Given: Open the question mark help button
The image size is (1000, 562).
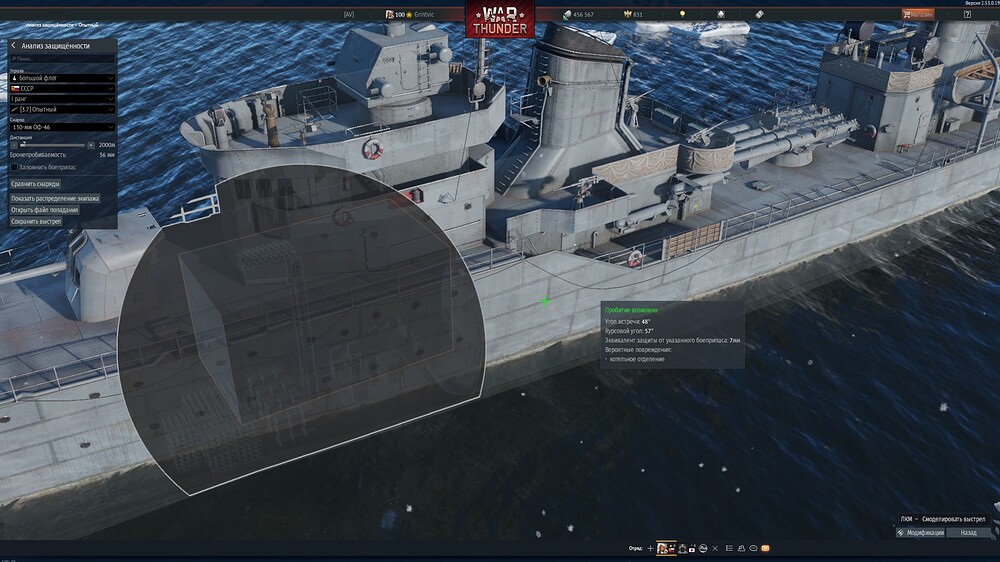Looking at the screenshot, I should pos(967,14).
